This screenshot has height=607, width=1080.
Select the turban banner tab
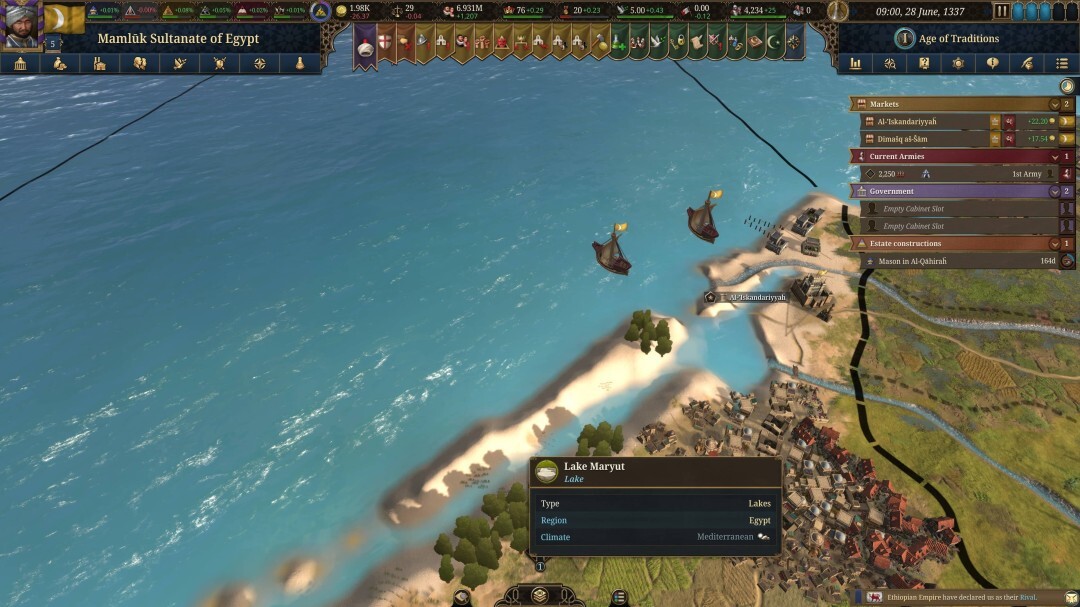tap(365, 44)
